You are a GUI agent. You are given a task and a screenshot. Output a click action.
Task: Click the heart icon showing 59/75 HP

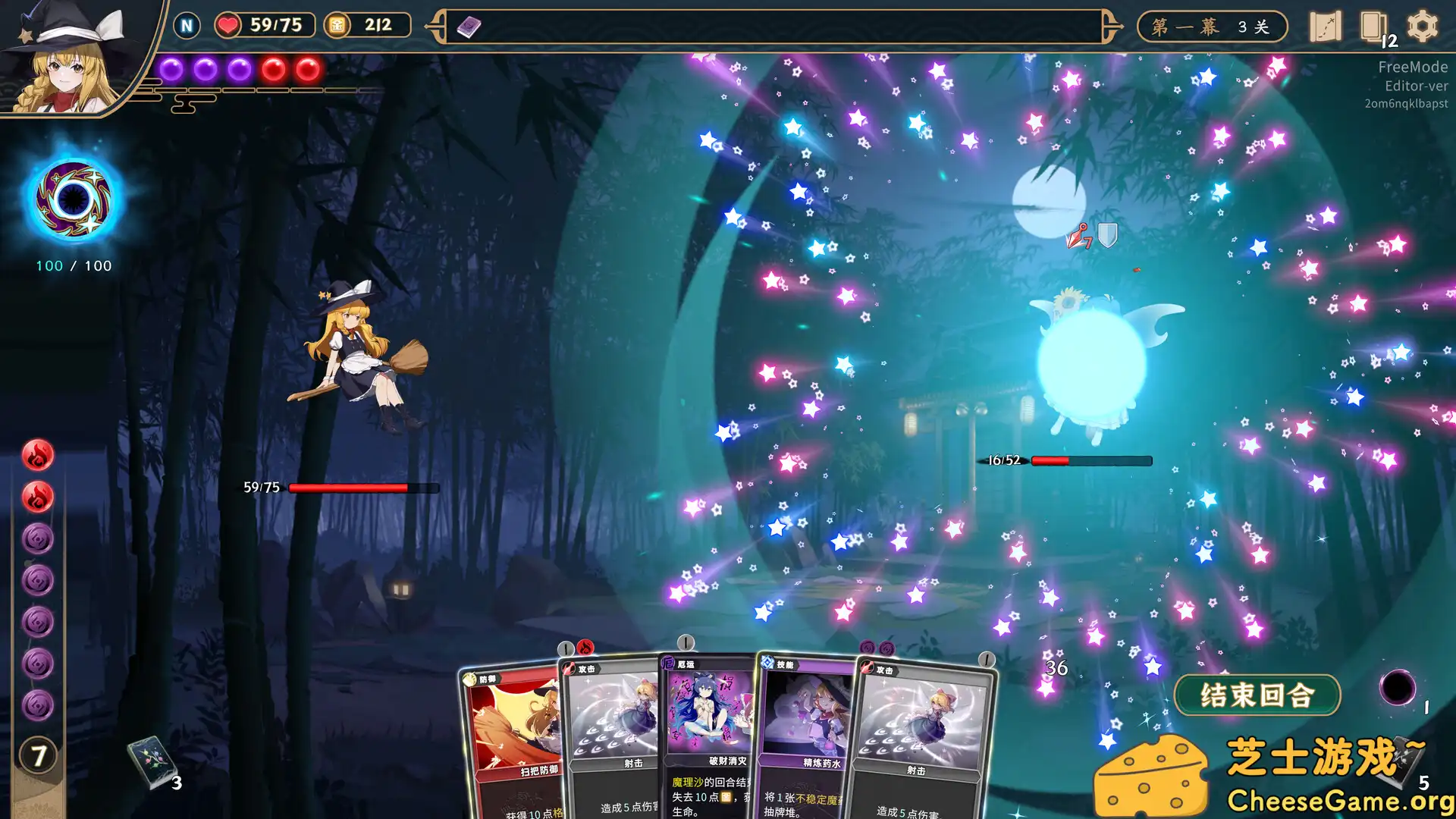229,25
